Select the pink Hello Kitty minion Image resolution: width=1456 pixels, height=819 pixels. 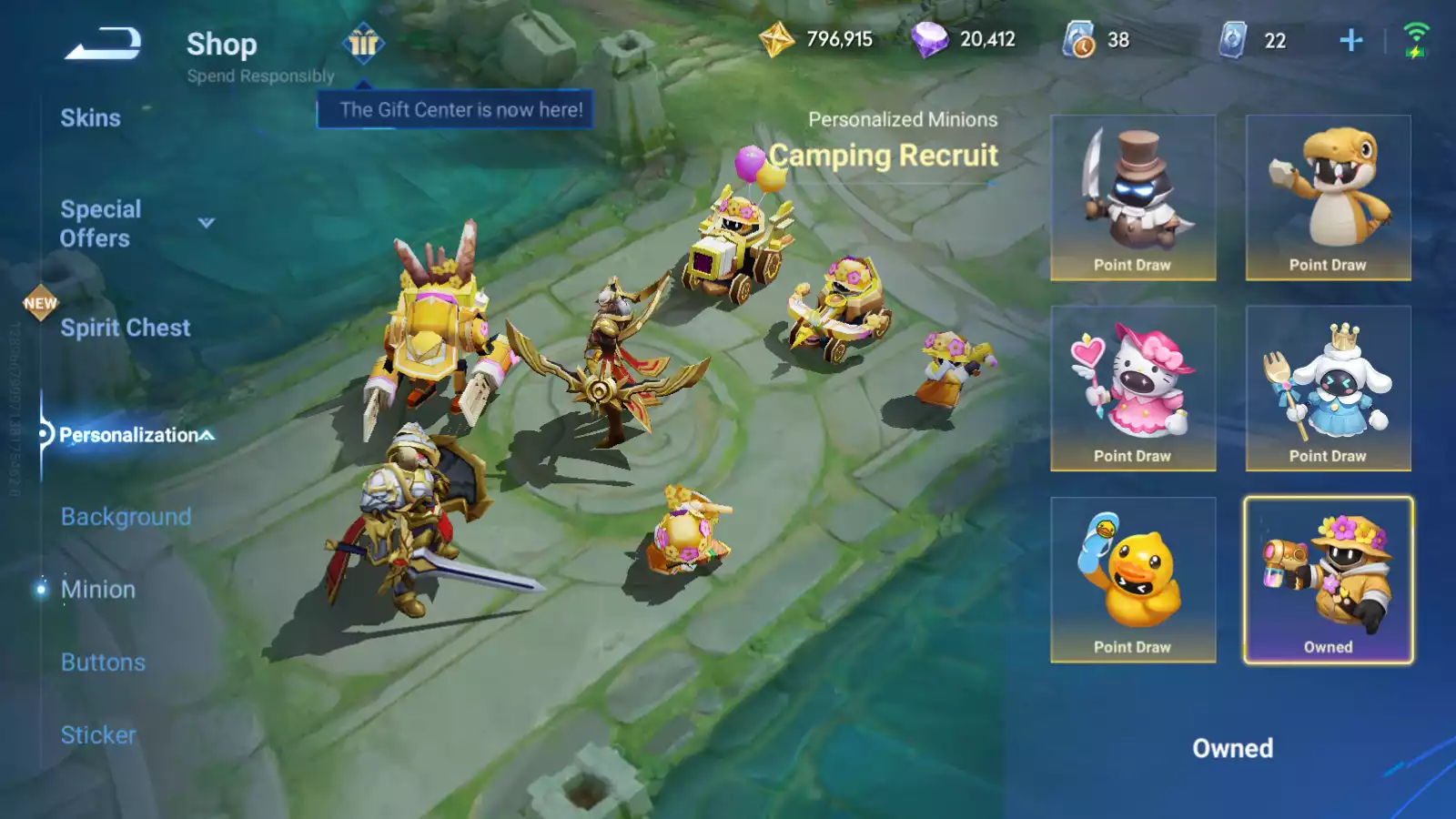(1133, 389)
